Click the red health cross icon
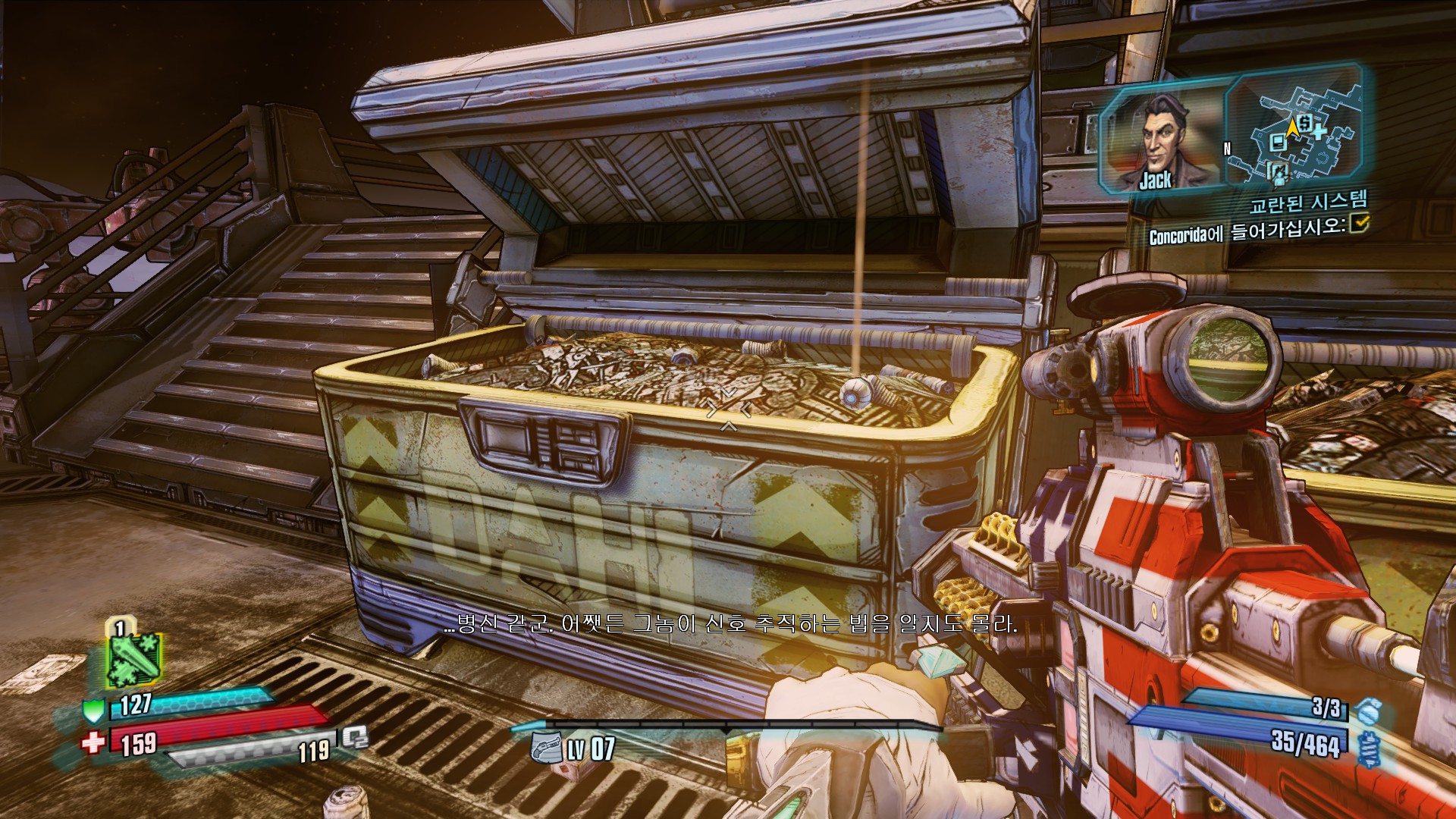 (93, 742)
